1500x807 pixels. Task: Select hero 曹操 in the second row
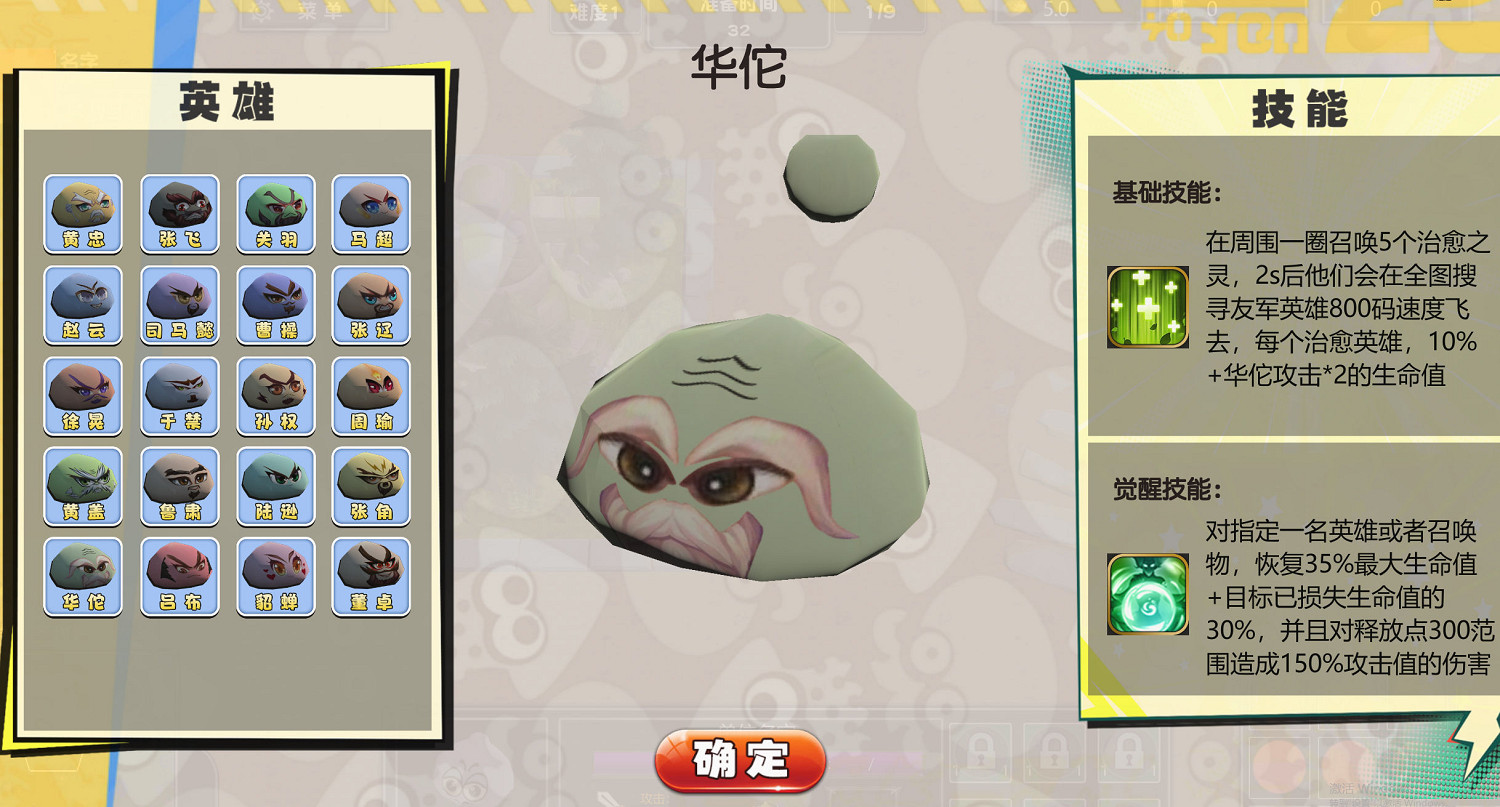pyautogui.click(x=275, y=303)
